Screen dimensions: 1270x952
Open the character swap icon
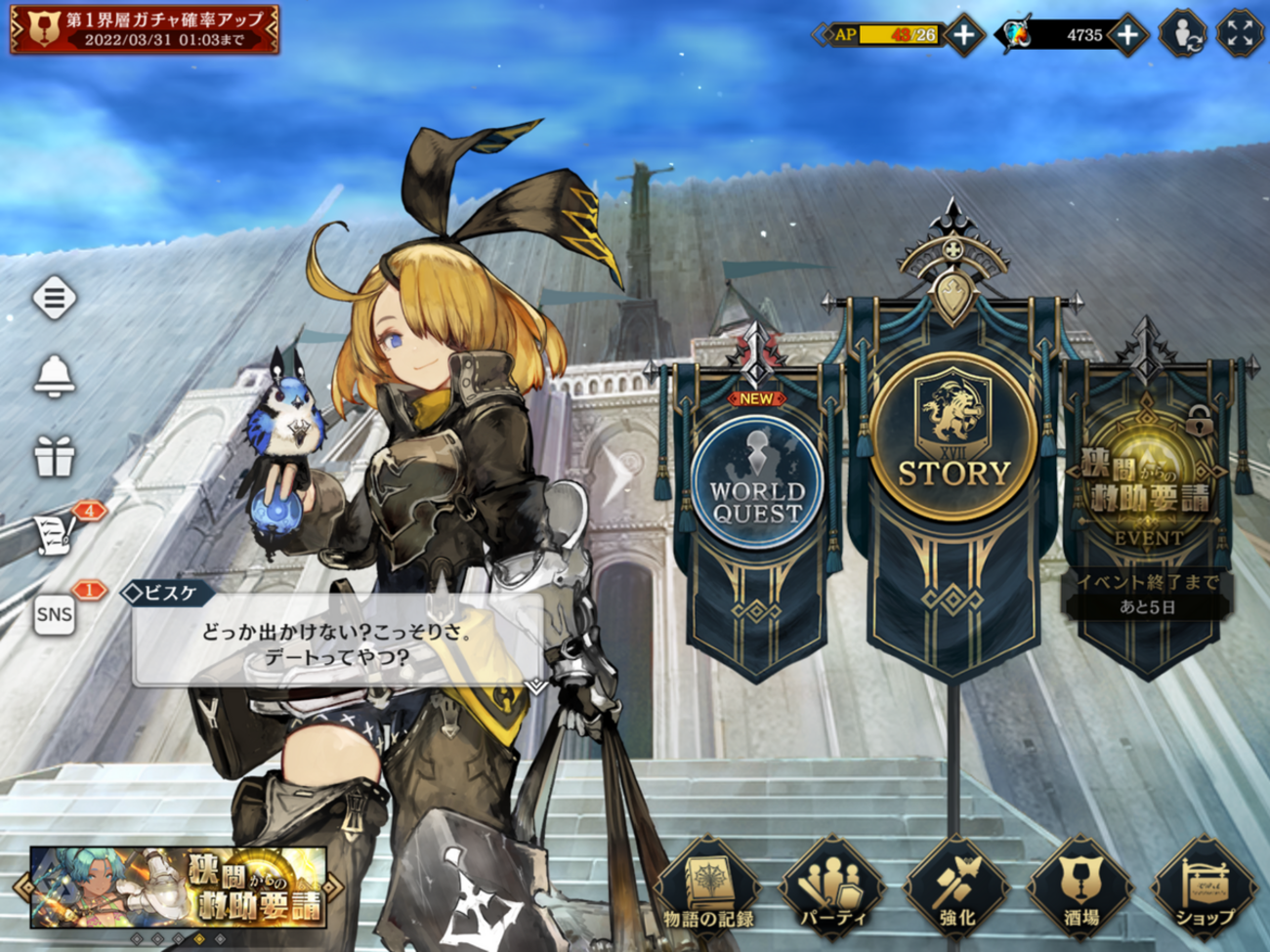[1182, 35]
